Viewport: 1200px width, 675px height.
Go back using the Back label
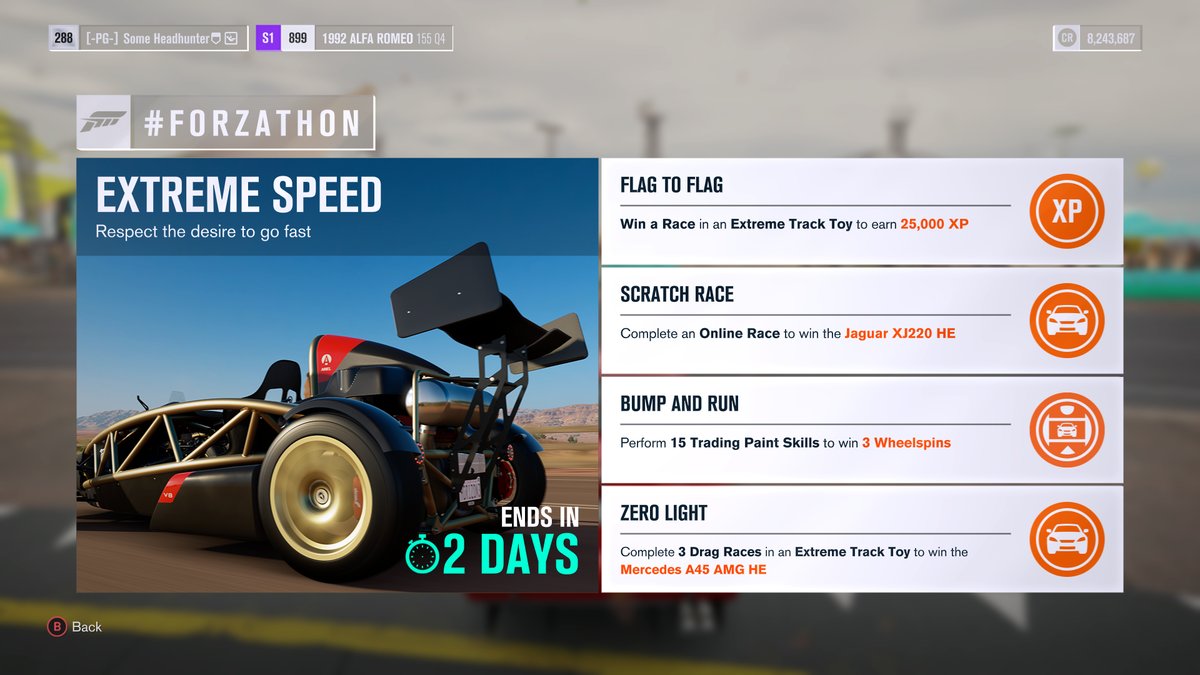[x=86, y=627]
